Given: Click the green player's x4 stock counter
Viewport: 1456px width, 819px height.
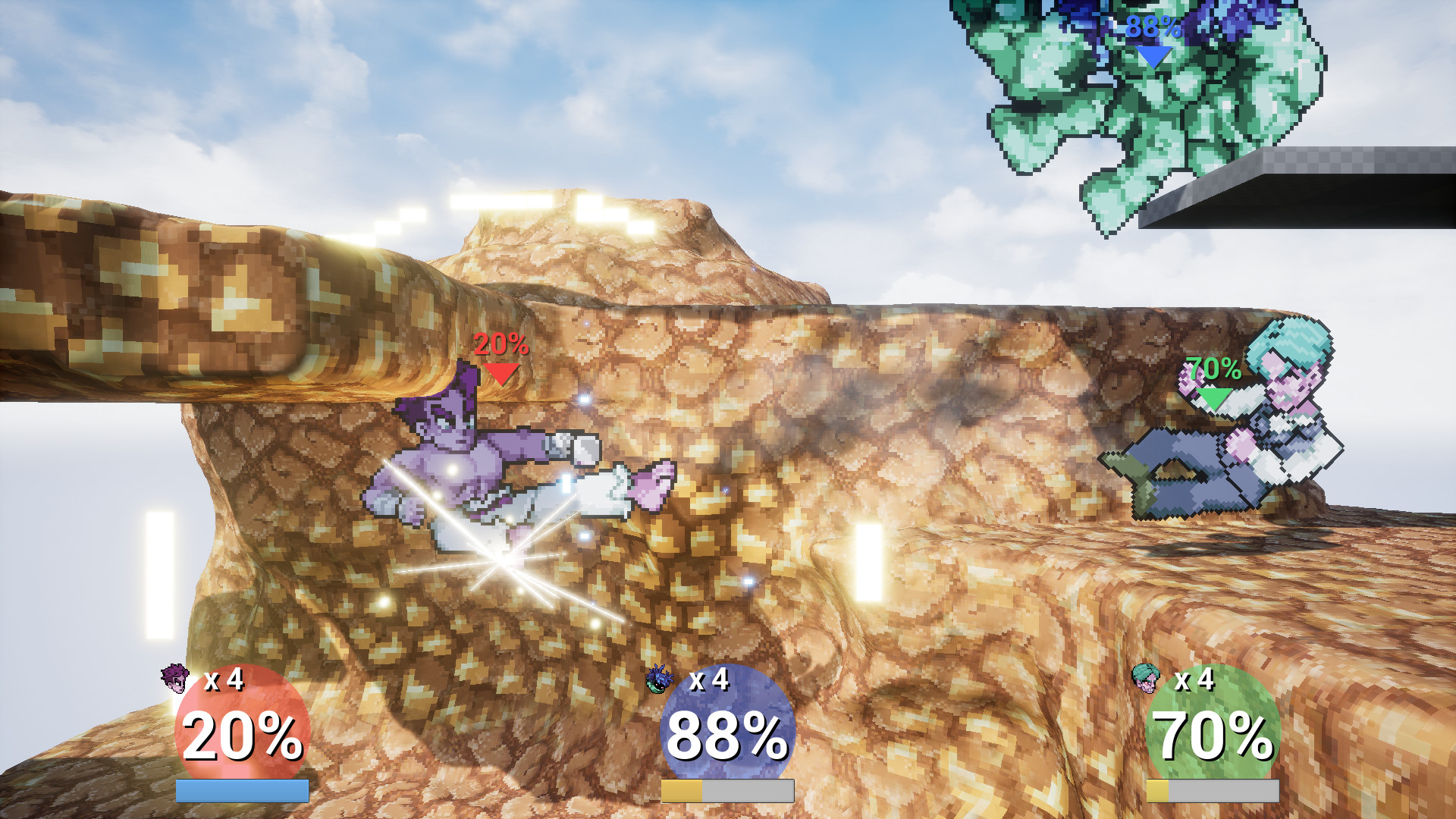Looking at the screenshot, I should tap(1193, 682).
